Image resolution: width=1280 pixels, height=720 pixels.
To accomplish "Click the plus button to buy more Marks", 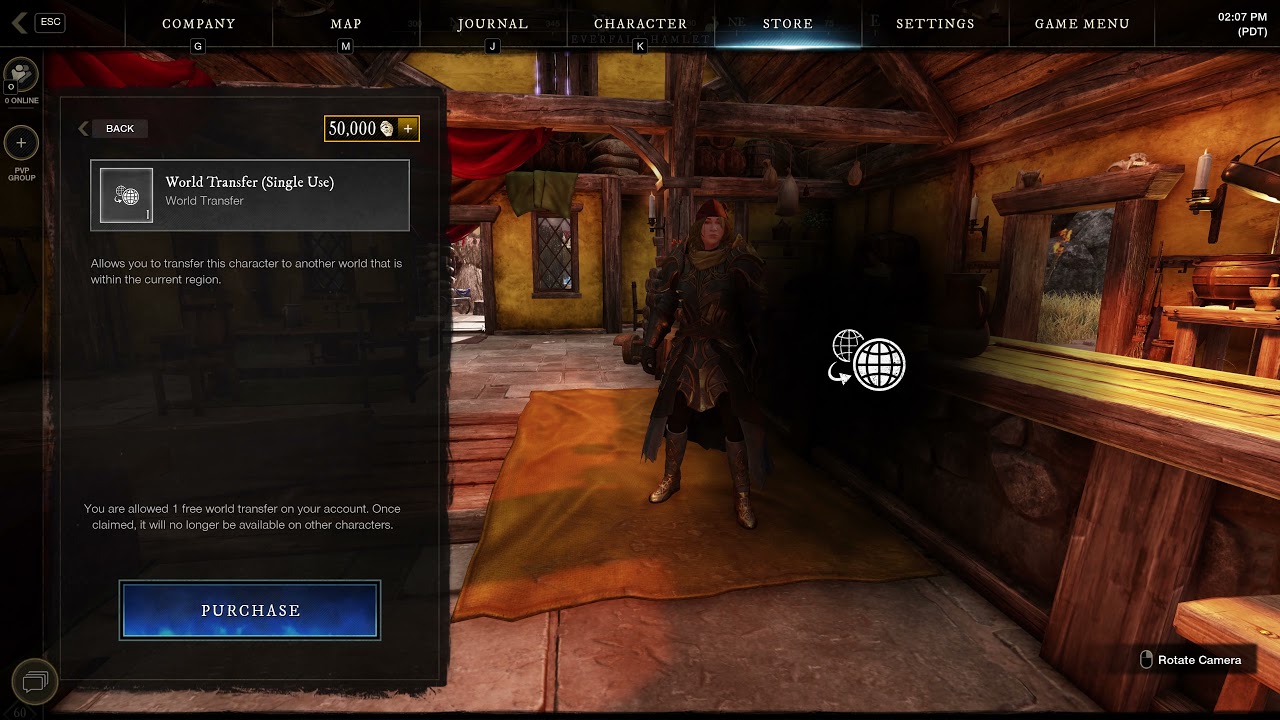I will point(408,128).
